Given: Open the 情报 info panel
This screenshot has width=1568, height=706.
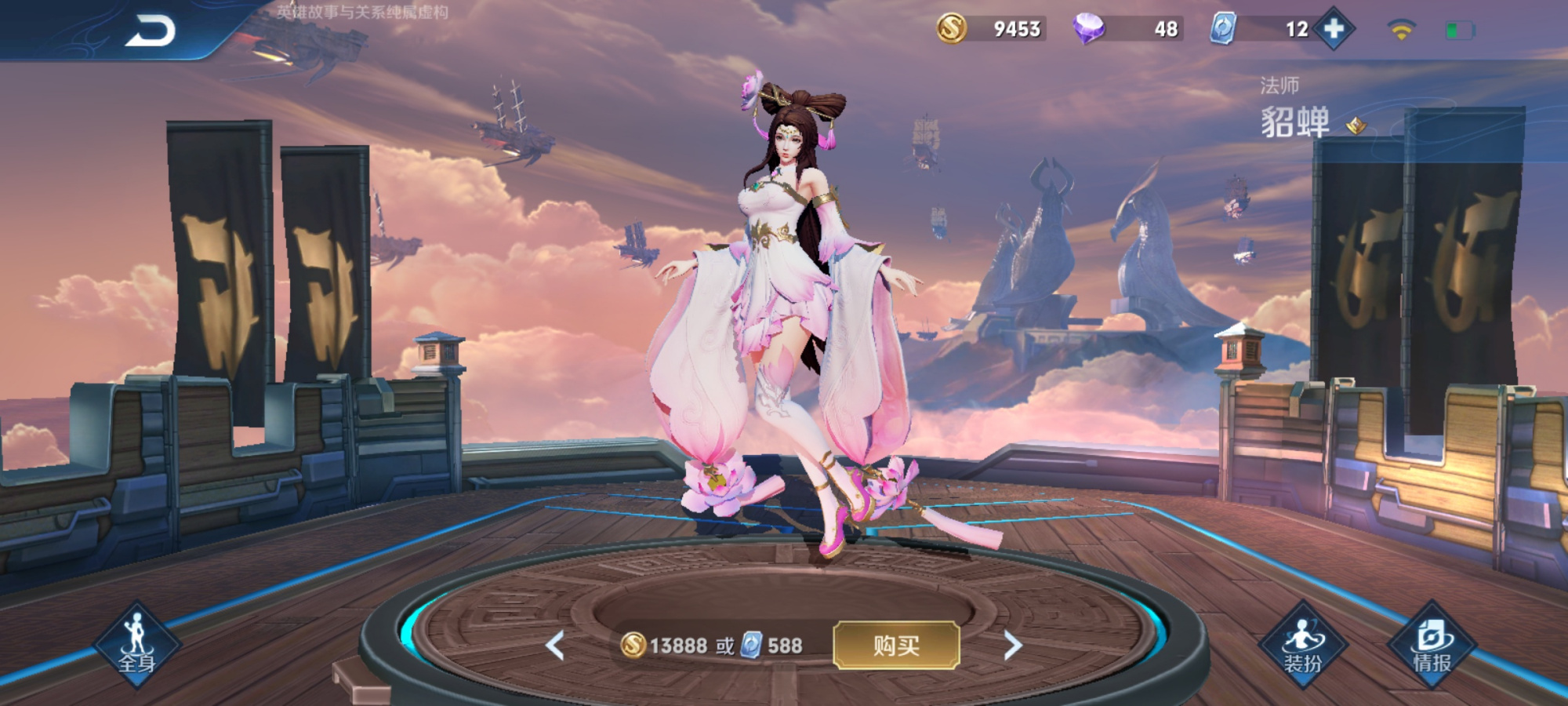Looking at the screenshot, I should coord(1432,645).
